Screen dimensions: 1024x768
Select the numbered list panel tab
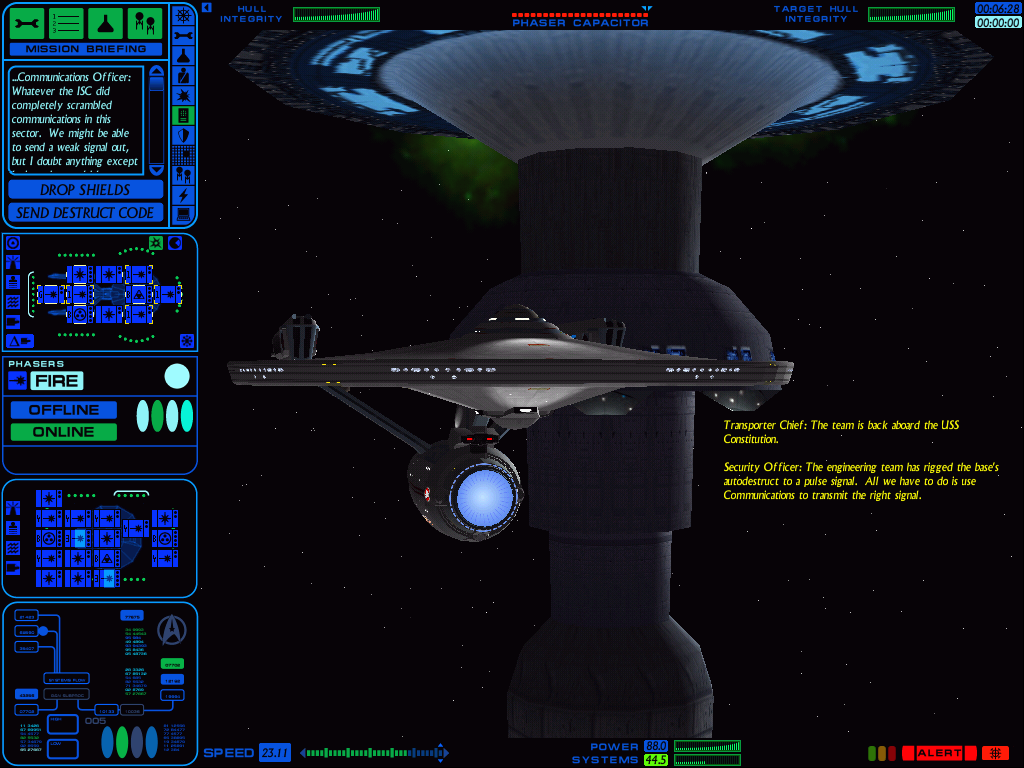tap(66, 22)
